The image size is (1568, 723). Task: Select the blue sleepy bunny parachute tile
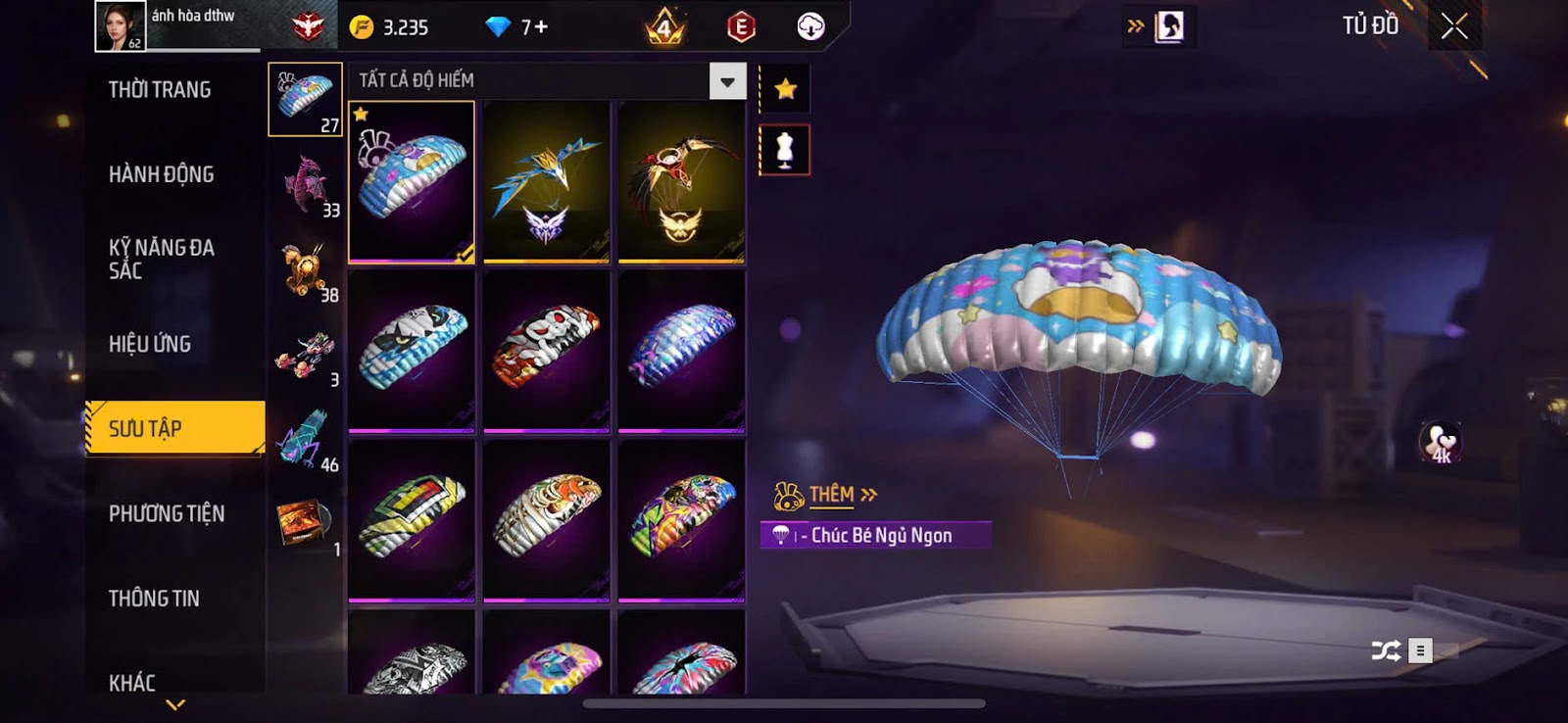[x=412, y=182]
